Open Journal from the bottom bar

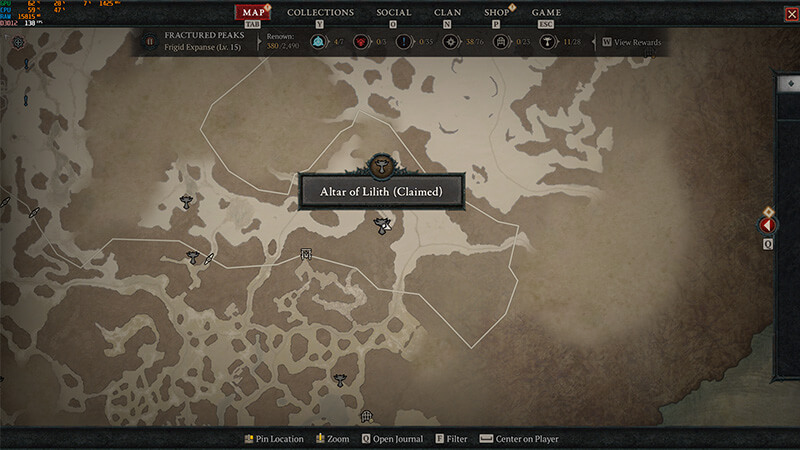392,439
